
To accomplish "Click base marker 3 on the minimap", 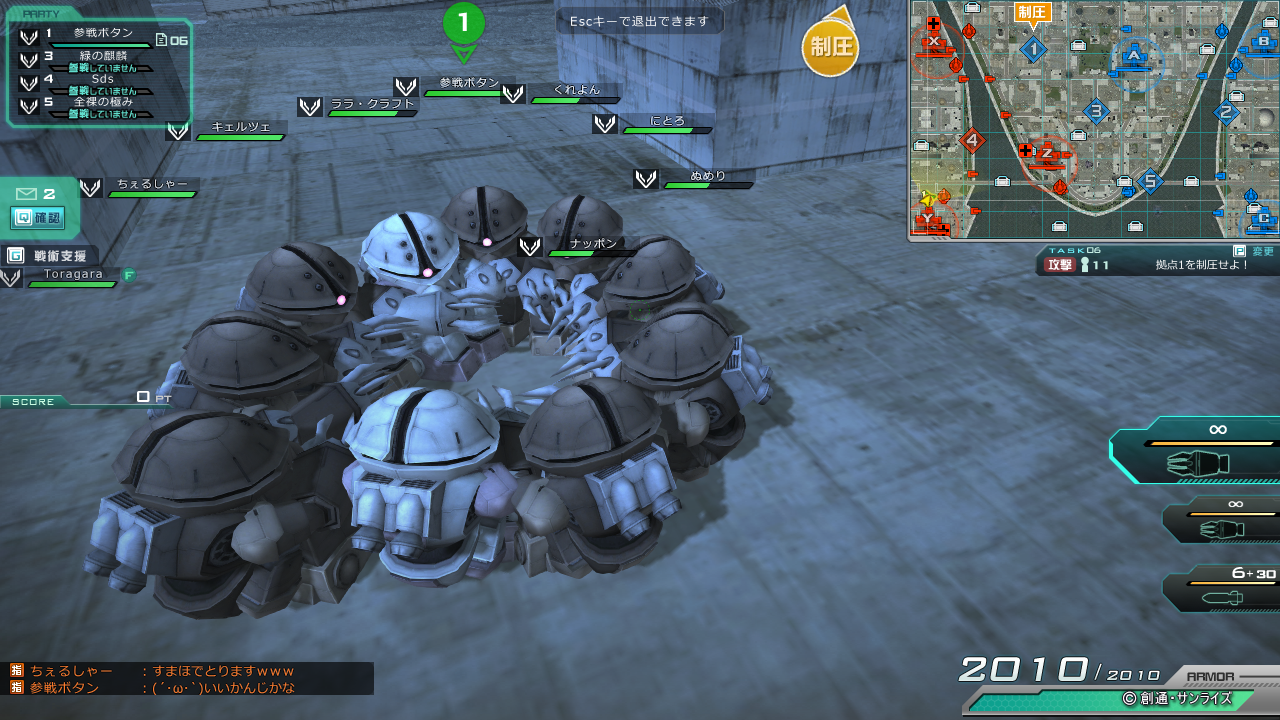I will coord(1096,111).
